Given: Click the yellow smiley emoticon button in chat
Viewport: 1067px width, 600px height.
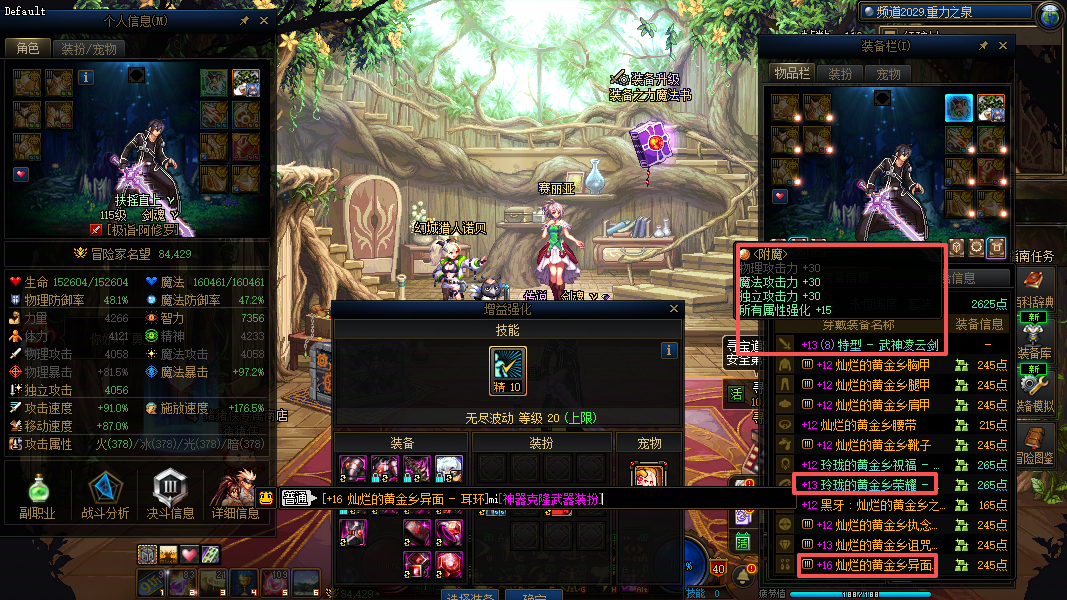Looking at the screenshot, I should pyautogui.click(x=266, y=498).
